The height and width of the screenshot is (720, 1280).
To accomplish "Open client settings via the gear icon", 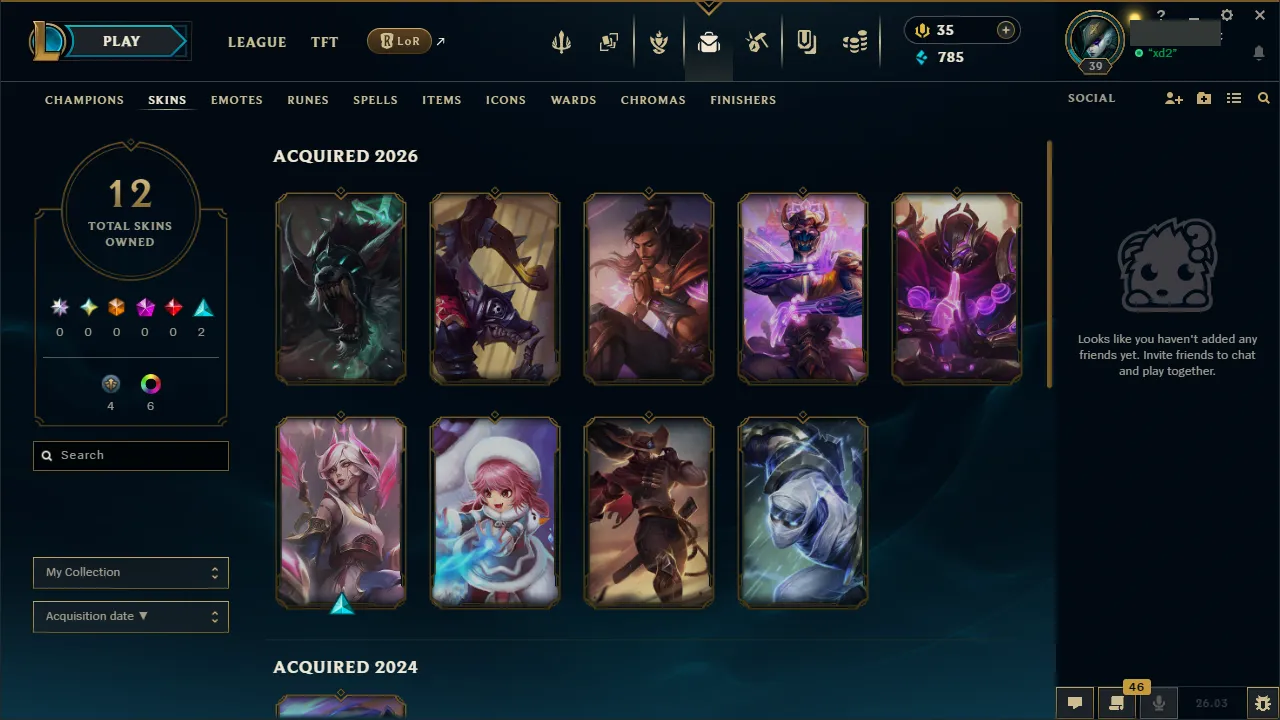I will [x=1226, y=15].
